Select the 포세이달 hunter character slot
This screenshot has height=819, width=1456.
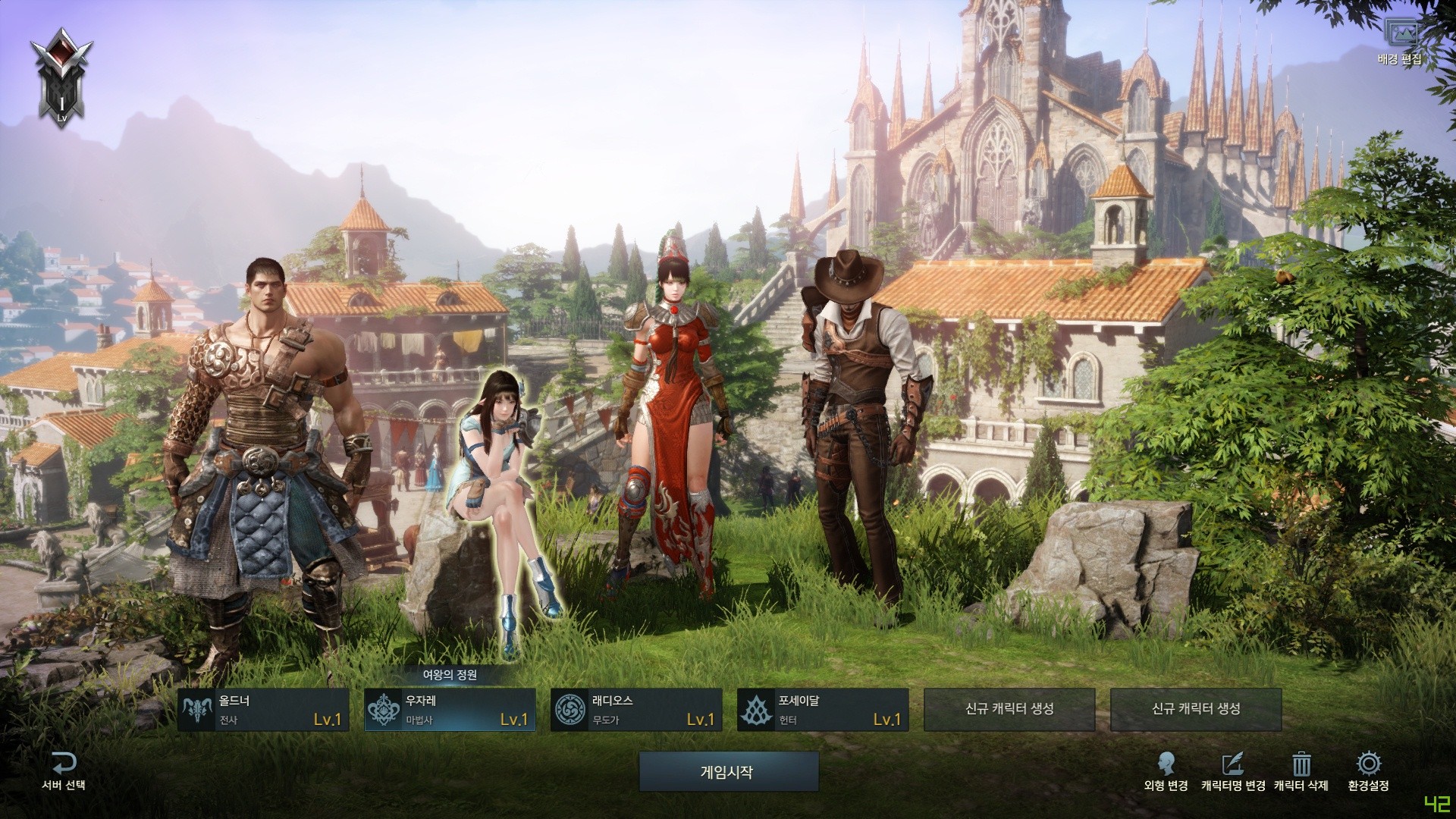click(823, 710)
